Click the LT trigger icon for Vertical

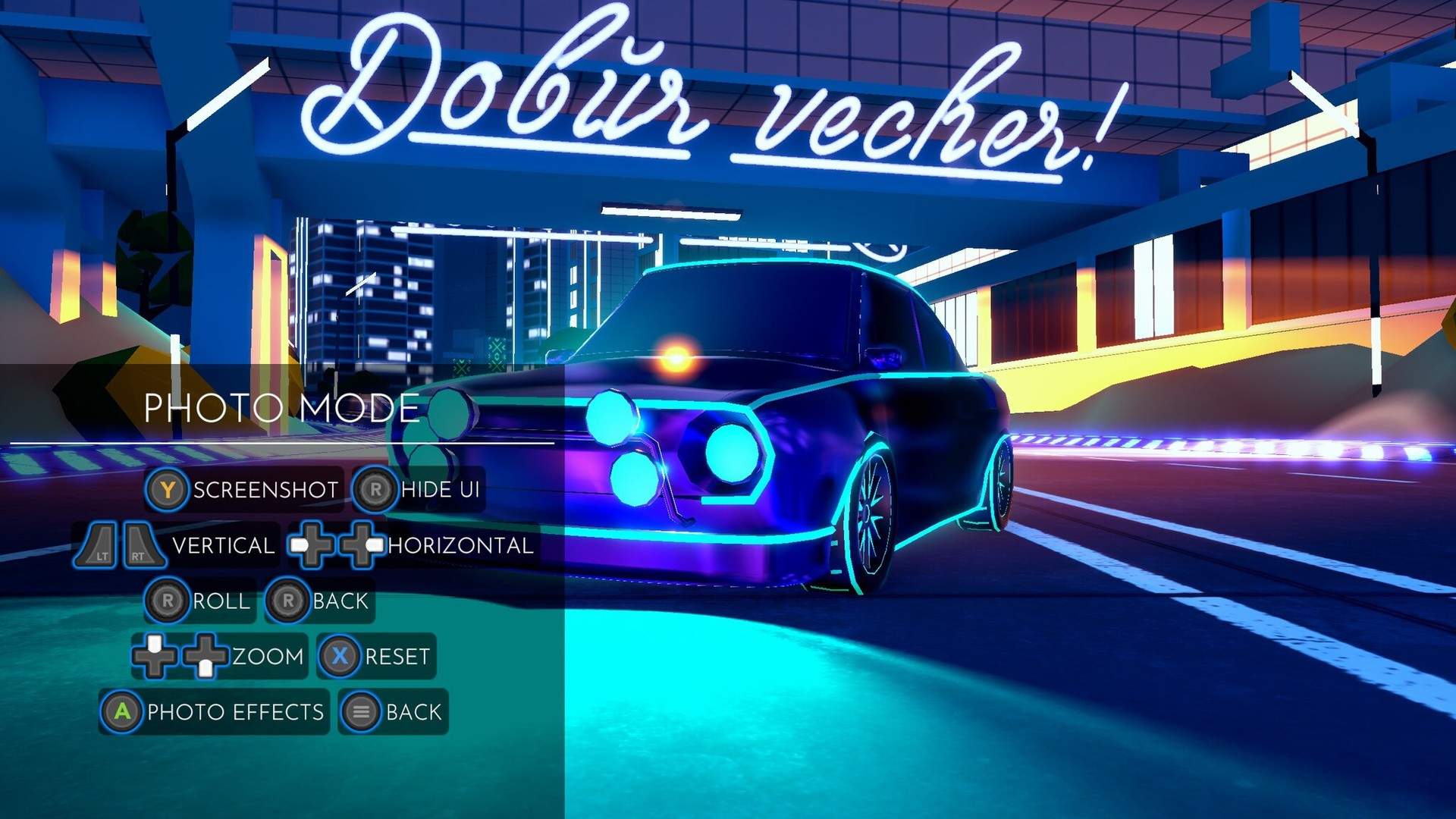coord(101,545)
